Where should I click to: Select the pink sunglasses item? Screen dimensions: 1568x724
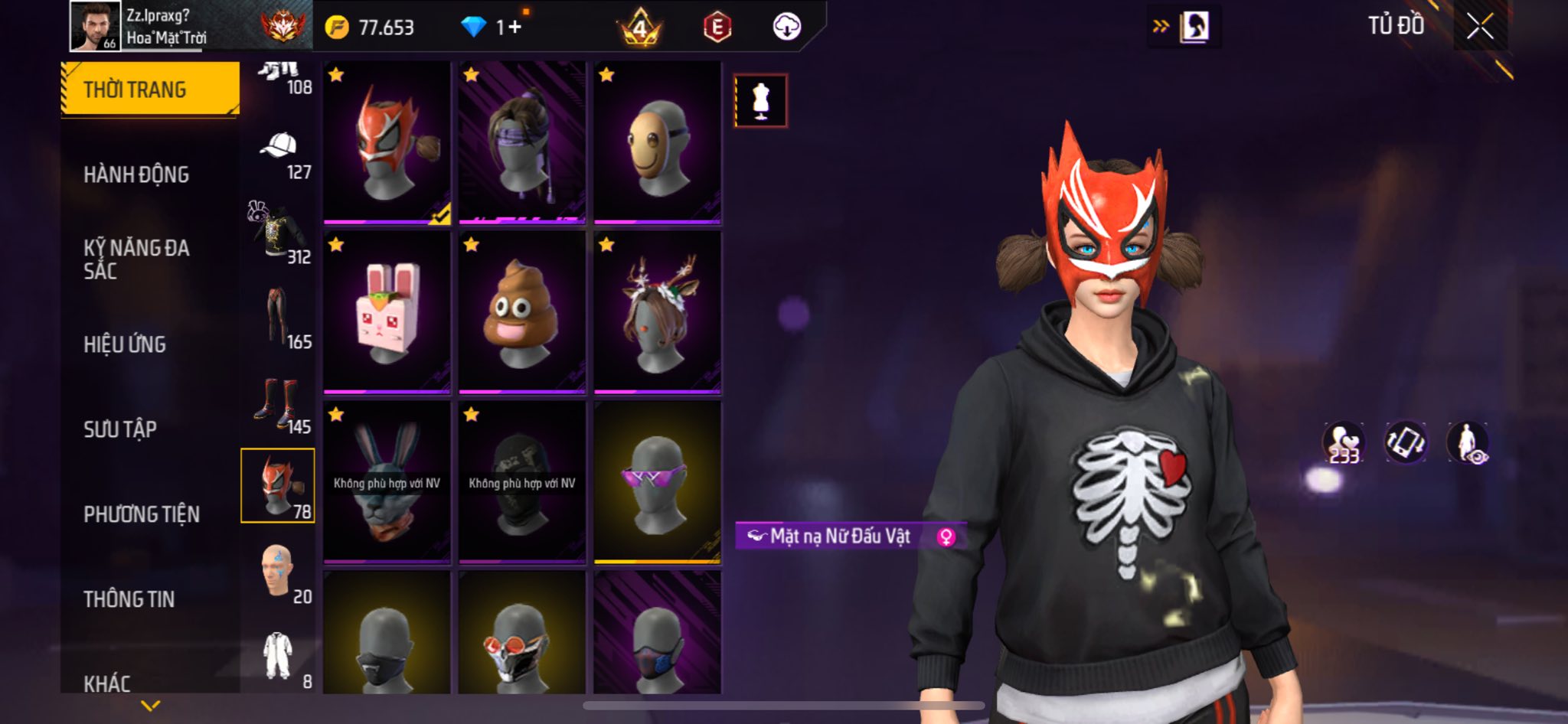pyautogui.click(x=658, y=482)
